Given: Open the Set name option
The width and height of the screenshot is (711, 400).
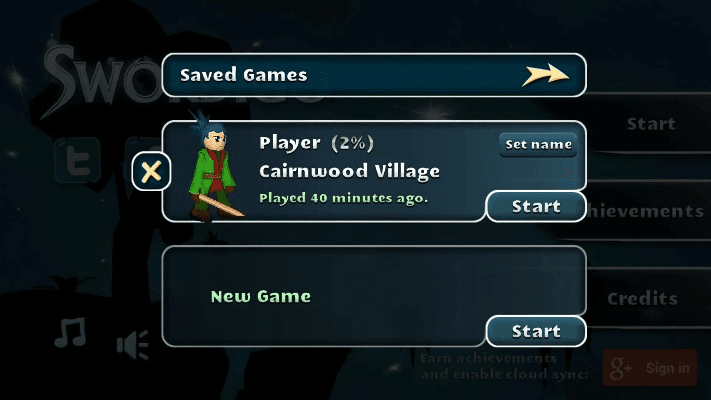Looking at the screenshot, I should pos(538,144).
